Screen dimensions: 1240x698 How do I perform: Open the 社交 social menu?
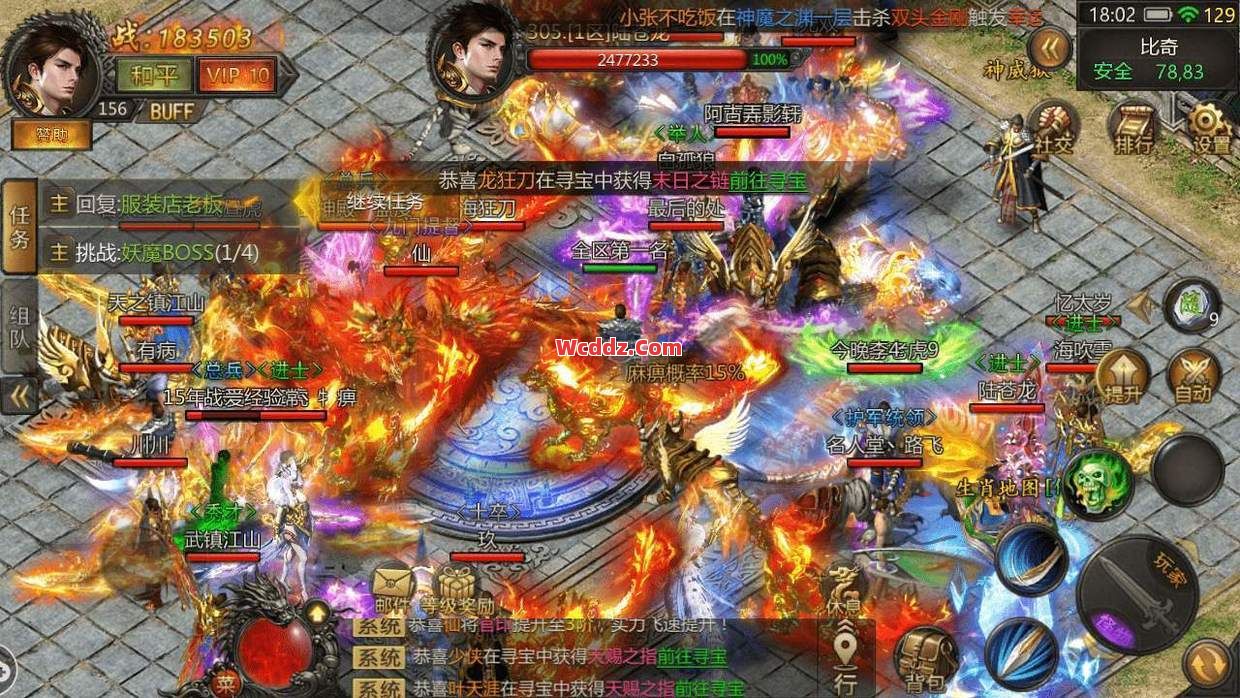click(1053, 130)
